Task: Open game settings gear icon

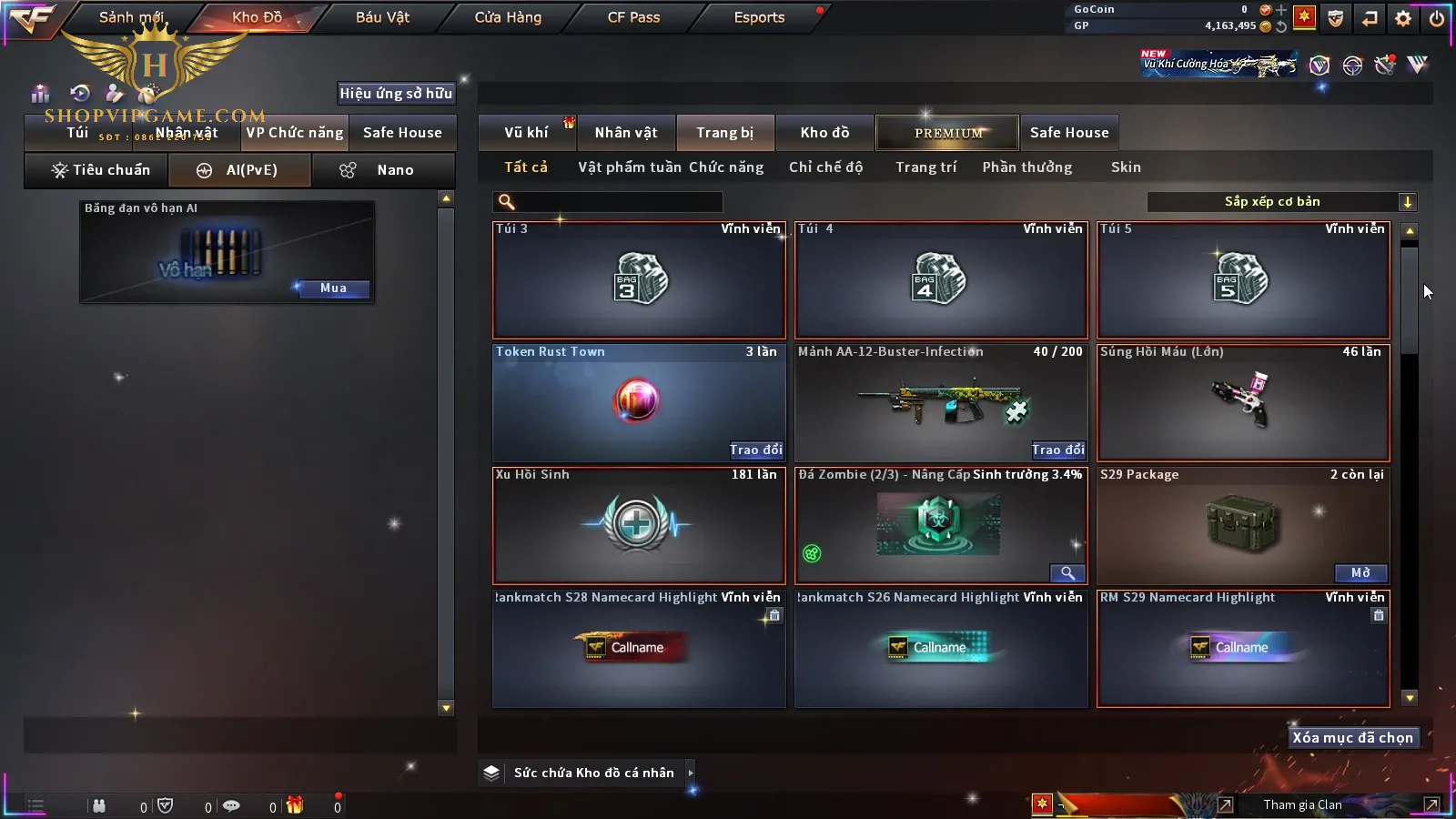Action: [1403, 18]
